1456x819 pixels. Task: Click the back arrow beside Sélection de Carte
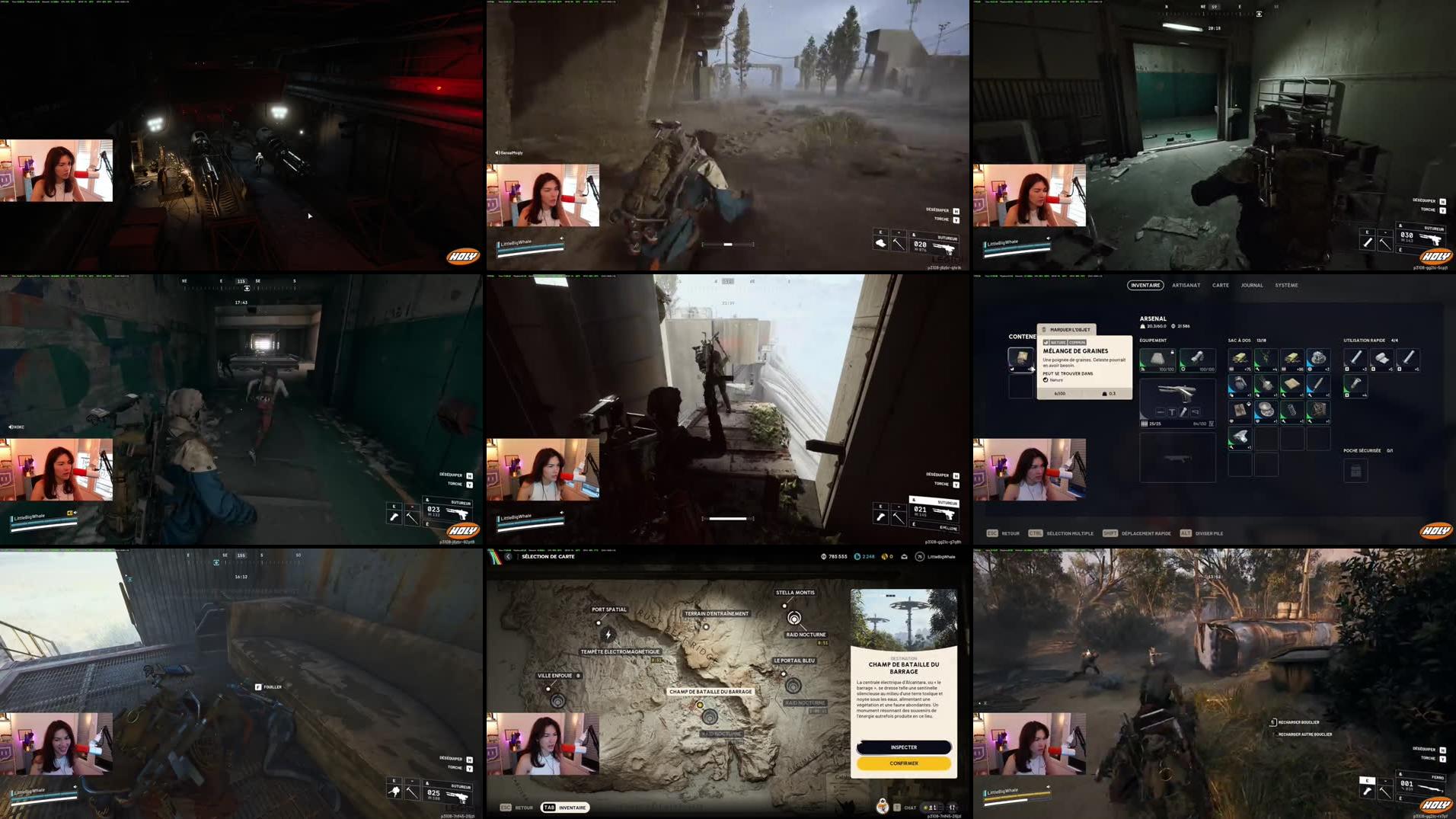(509, 556)
